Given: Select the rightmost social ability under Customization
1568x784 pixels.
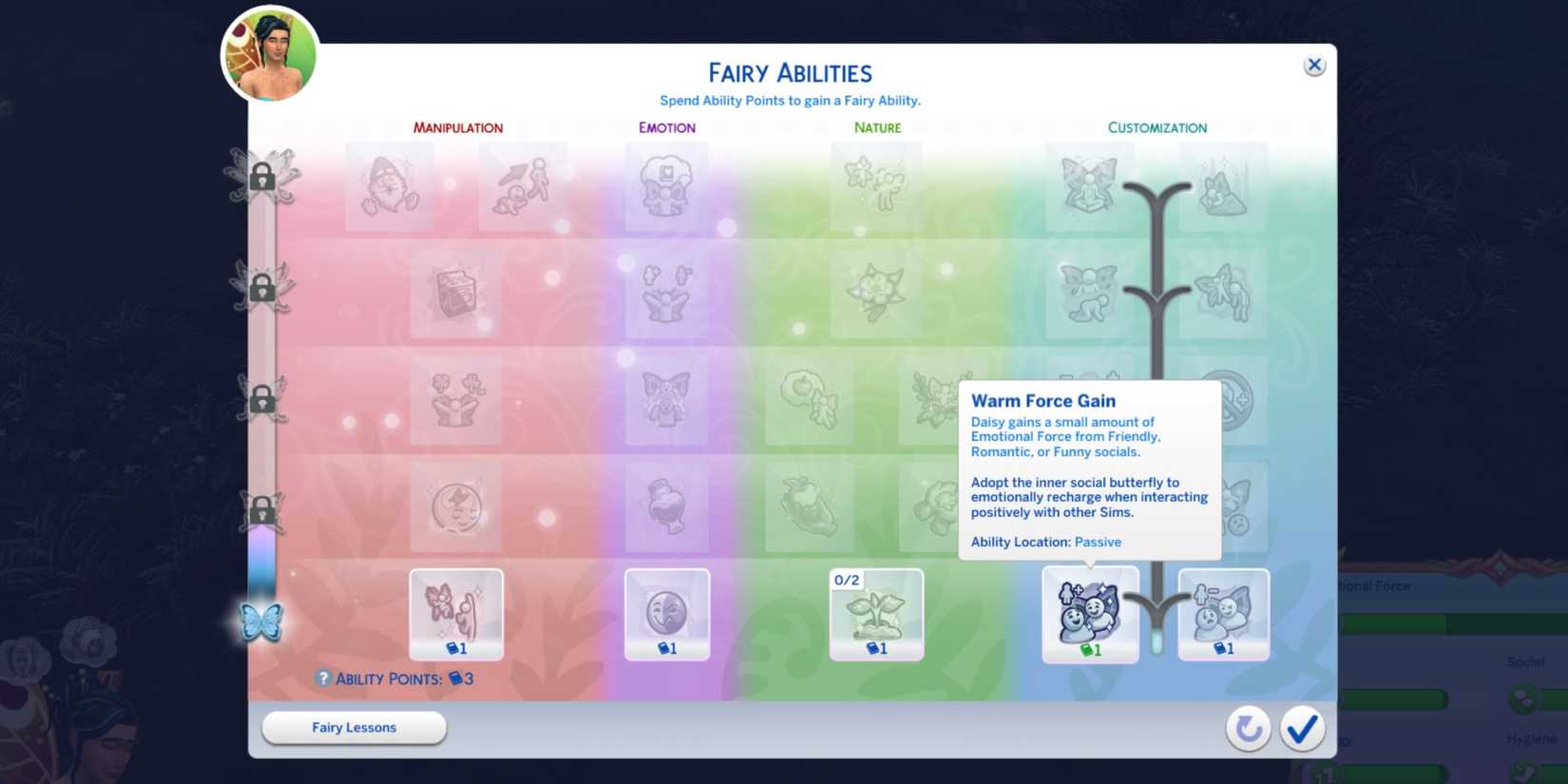Looking at the screenshot, I should [x=1224, y=613].
